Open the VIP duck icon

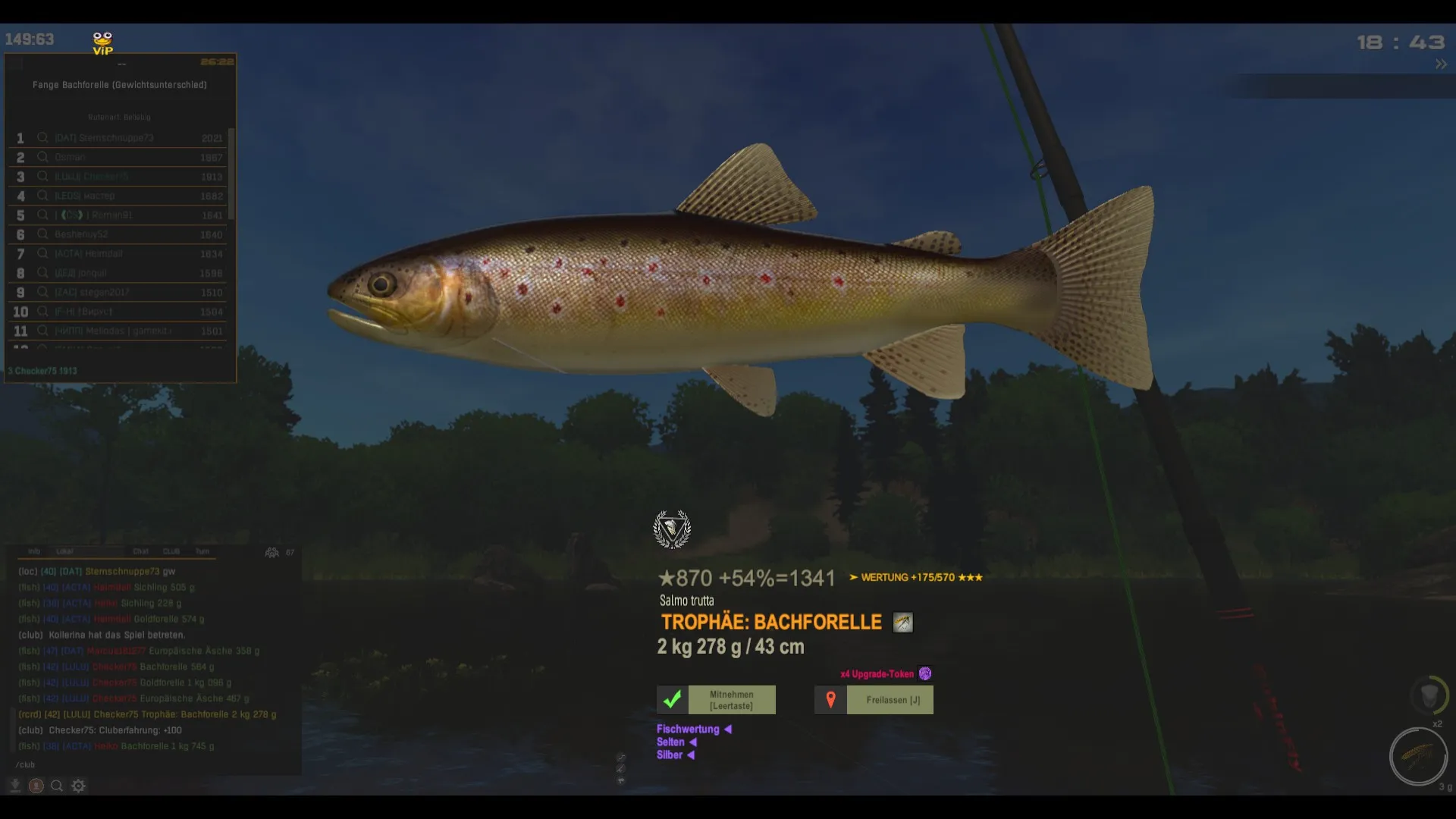[x=102, y=43]
